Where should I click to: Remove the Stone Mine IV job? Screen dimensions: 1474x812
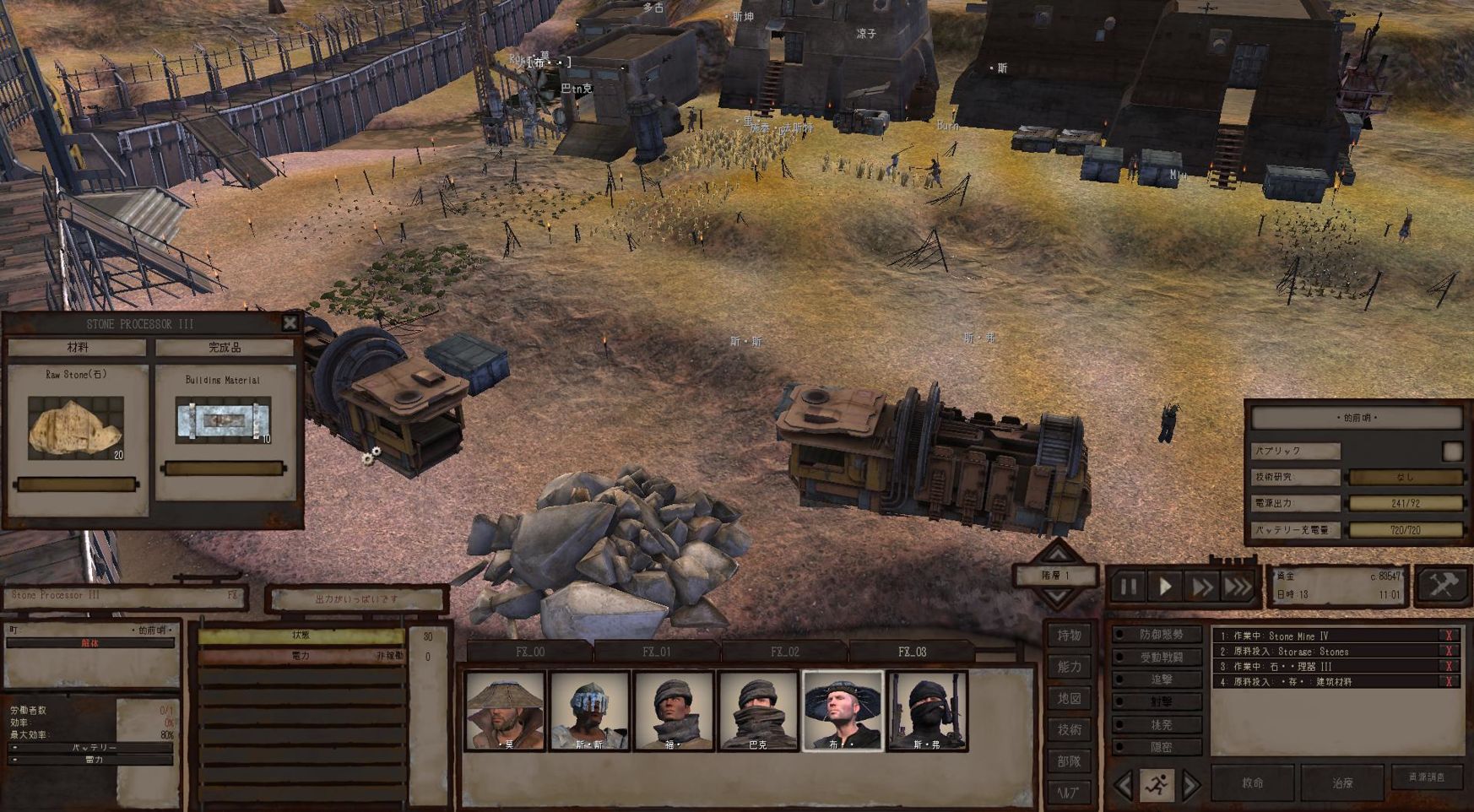tap(1449, 636)
